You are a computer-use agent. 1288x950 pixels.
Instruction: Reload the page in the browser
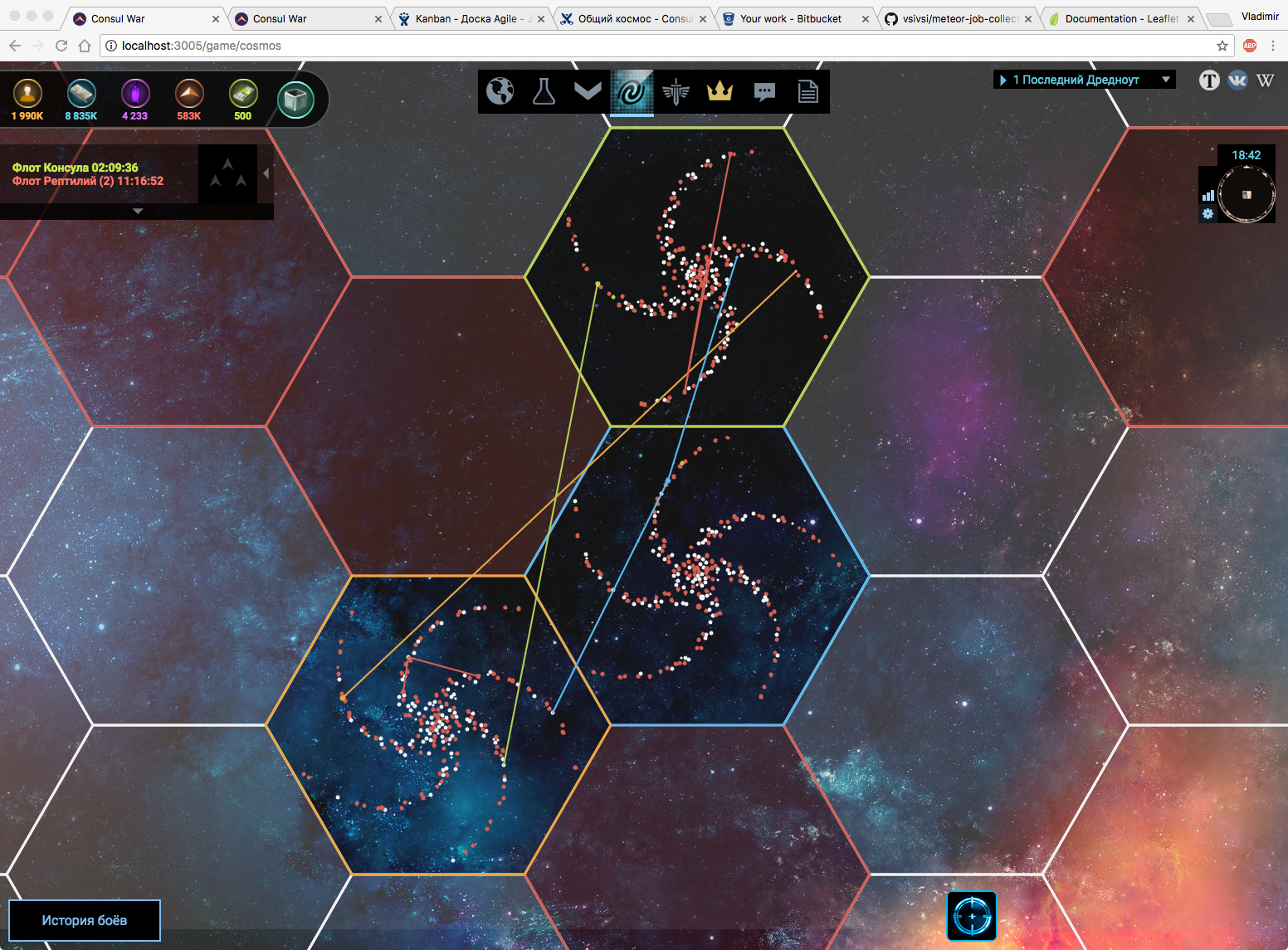tap(61, 46)
